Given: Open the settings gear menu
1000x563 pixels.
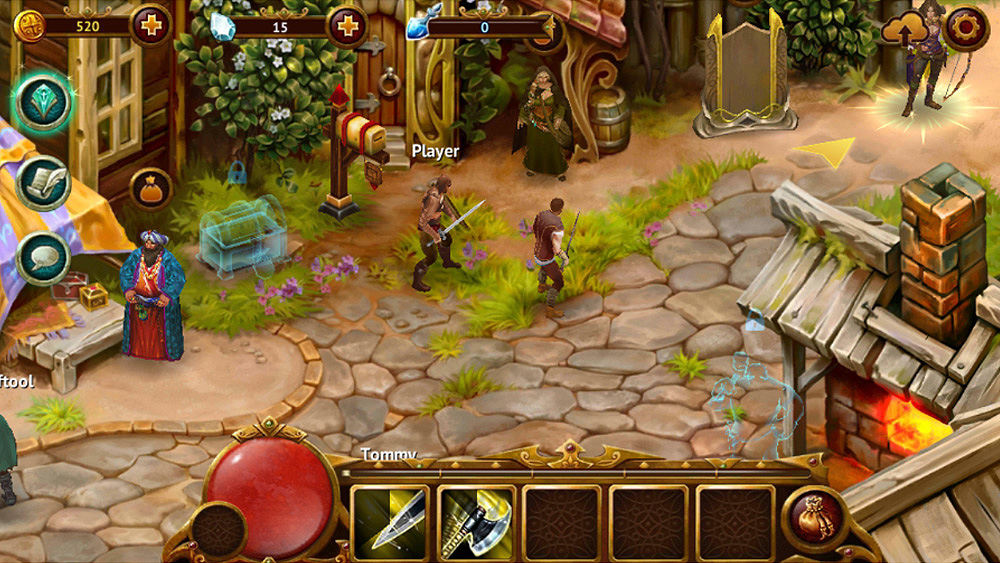Looking at the screenshot, I should (966, 28).
